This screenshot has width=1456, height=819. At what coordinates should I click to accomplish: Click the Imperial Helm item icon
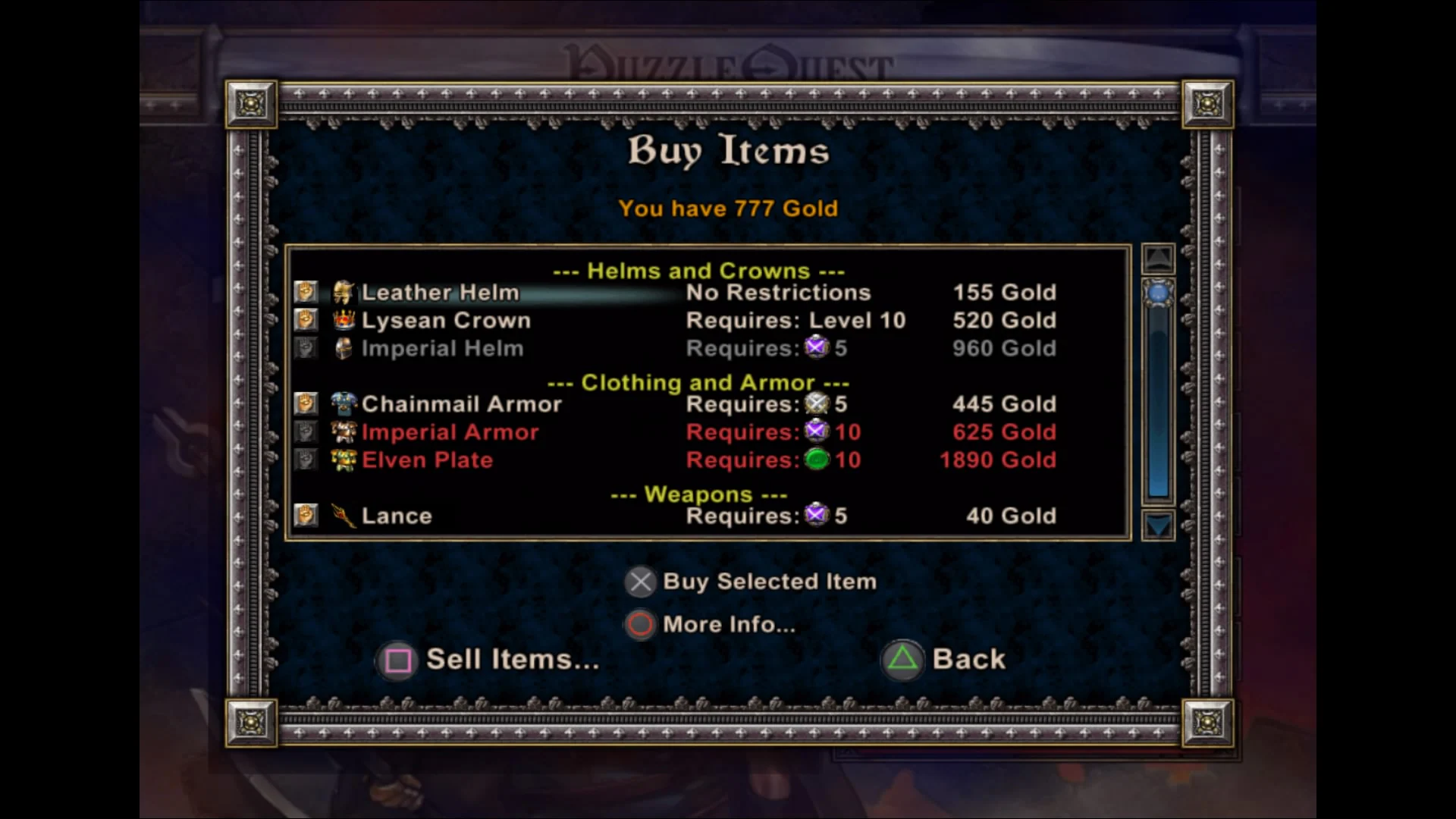click(343, 347)
